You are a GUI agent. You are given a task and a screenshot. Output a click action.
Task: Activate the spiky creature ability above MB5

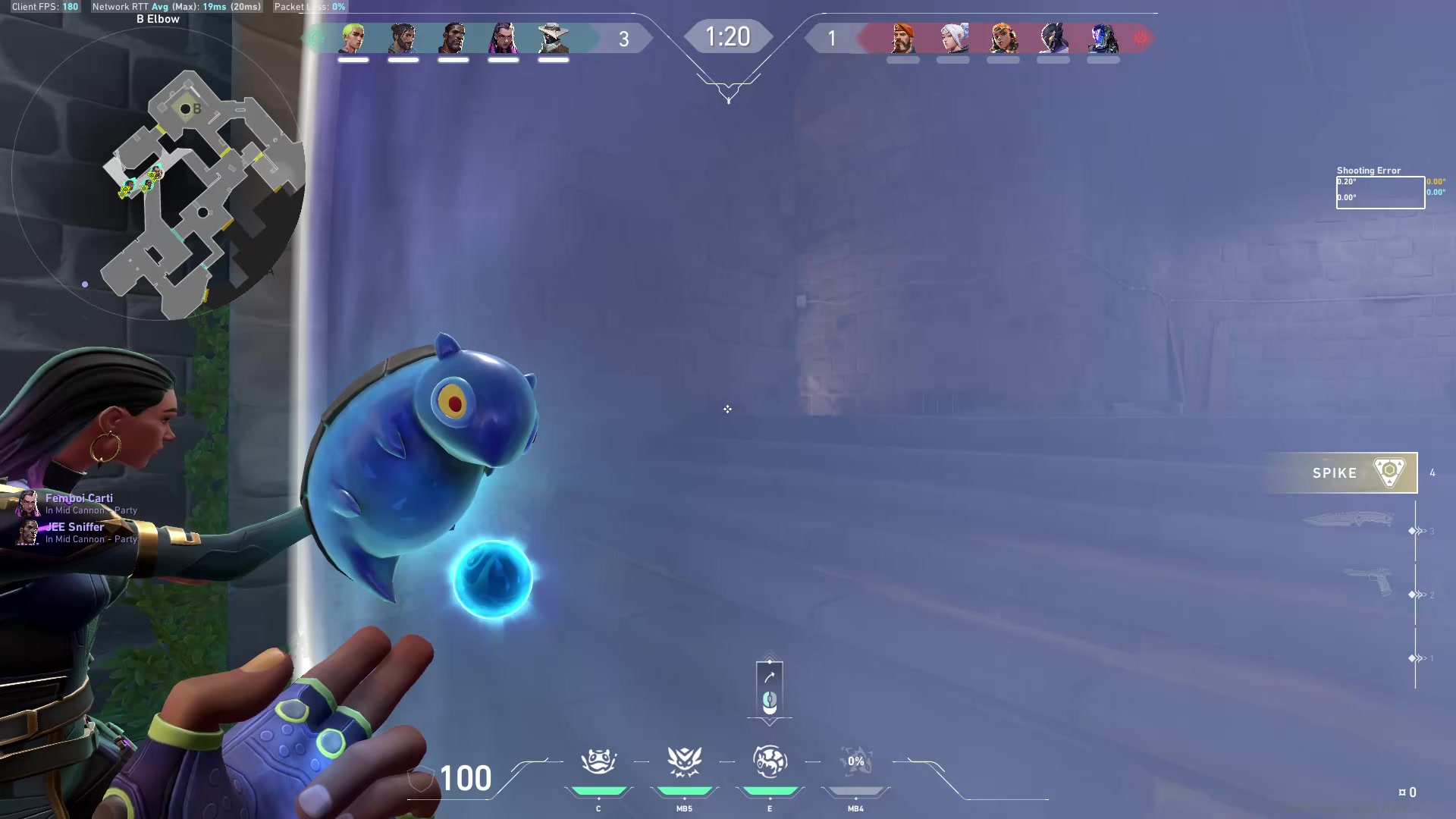click(684, 761)
